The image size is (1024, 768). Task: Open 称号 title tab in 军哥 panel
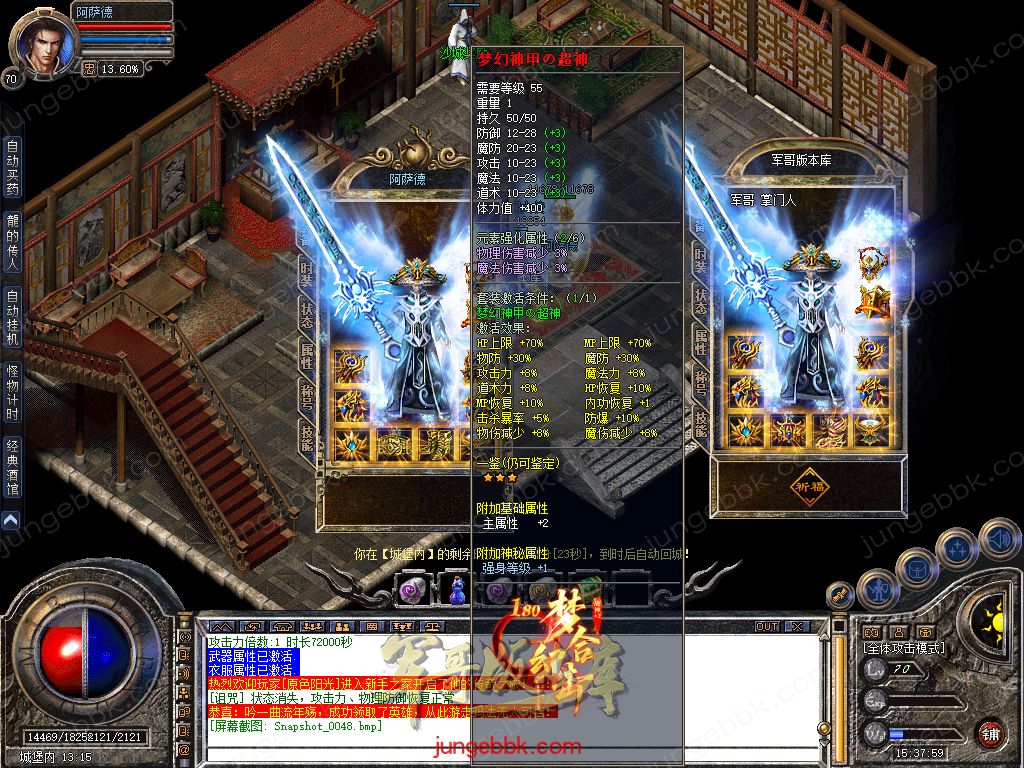(702, 388)
